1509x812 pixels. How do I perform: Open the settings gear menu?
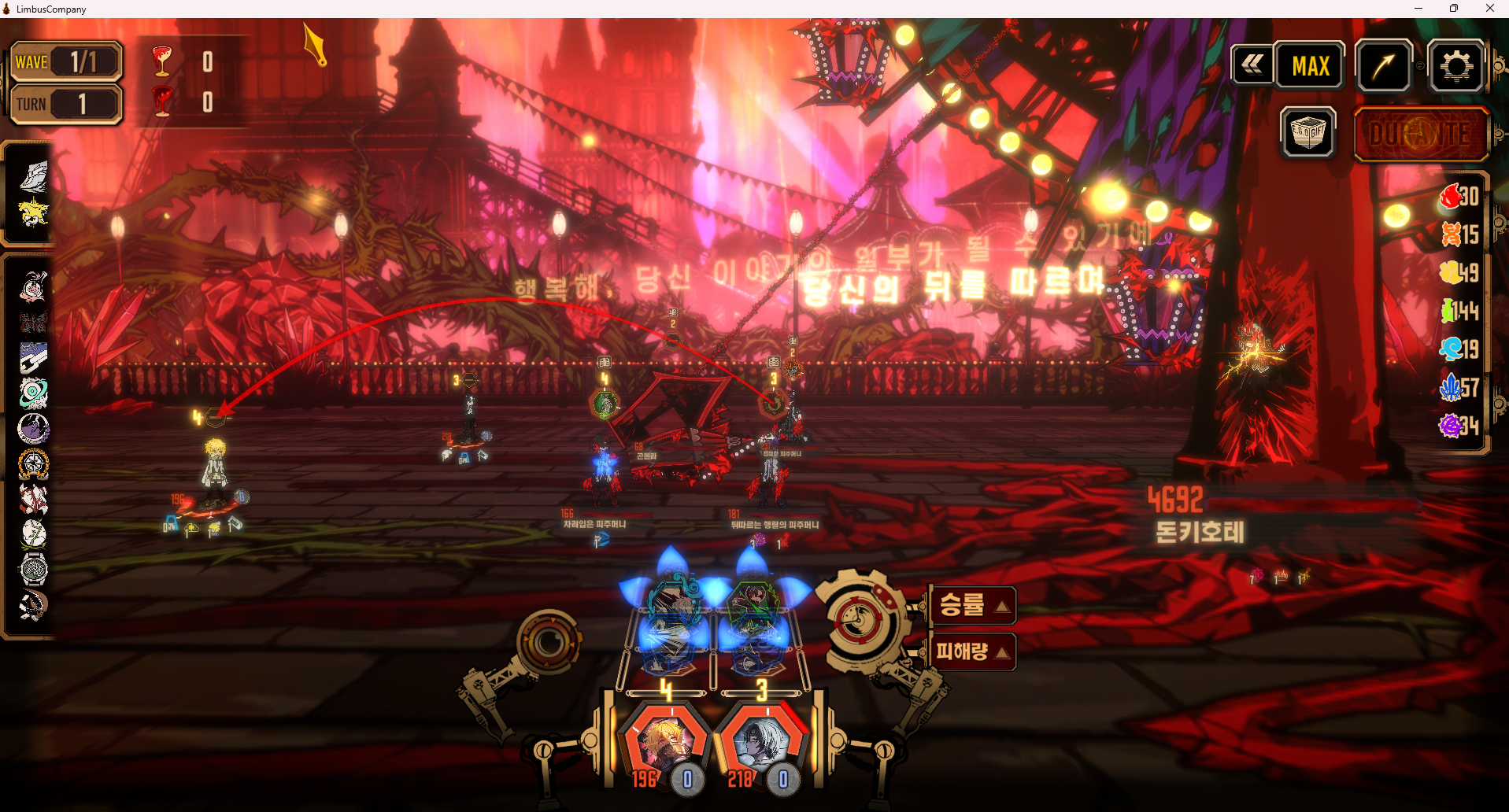[x=1455, y=66]
